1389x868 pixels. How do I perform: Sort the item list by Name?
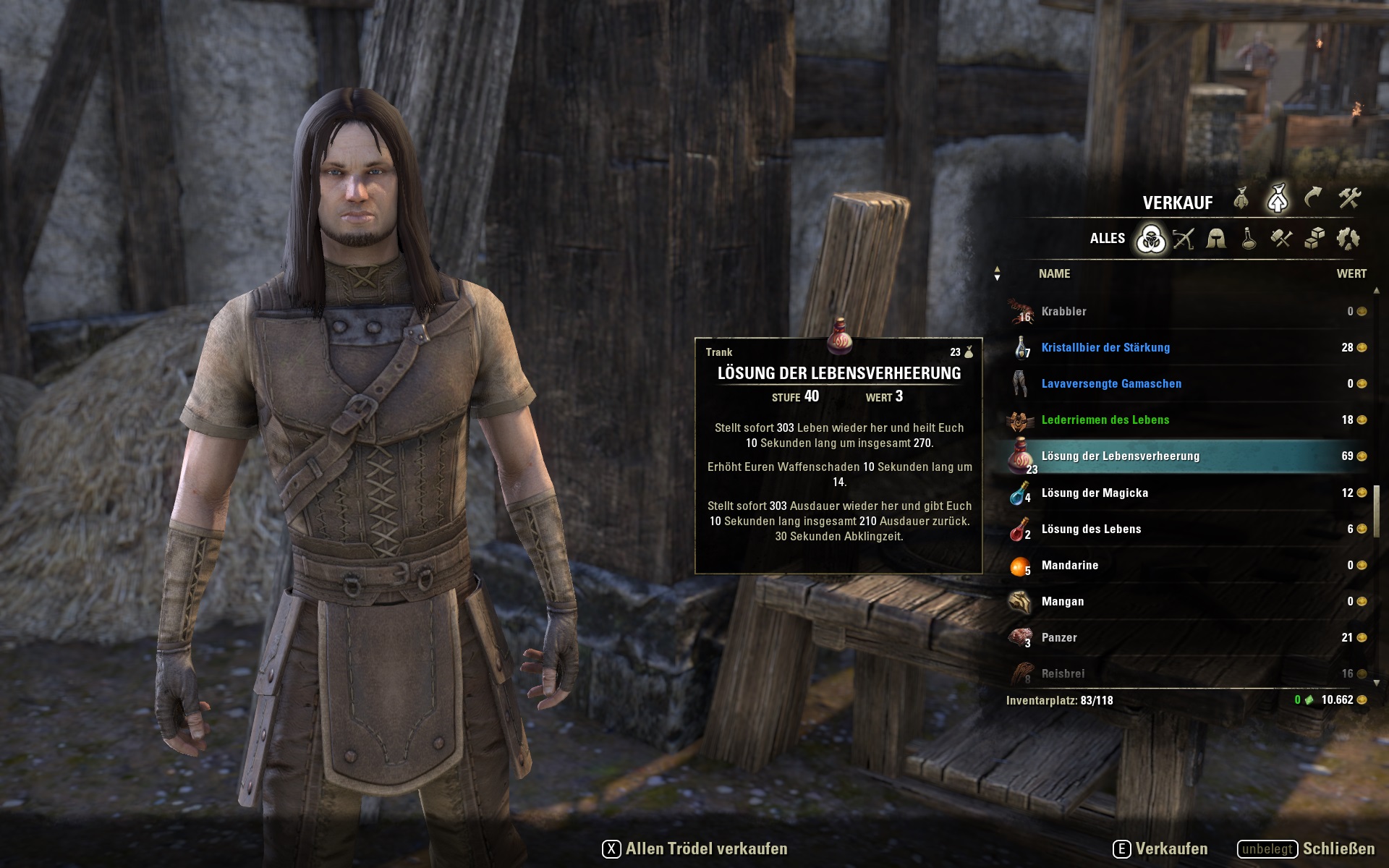[1054, 274]
